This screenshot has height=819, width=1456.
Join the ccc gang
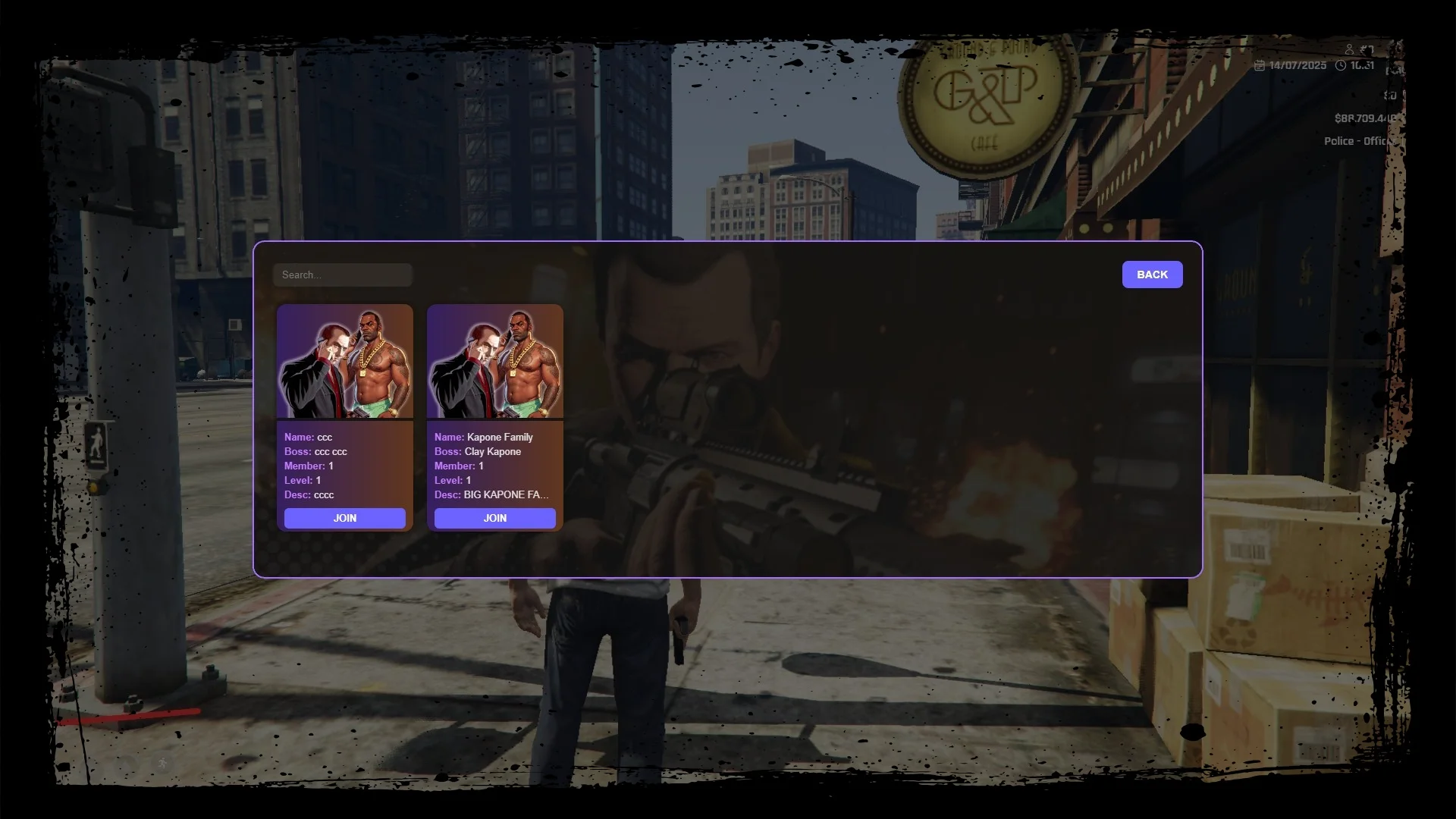tap(345, 518)
